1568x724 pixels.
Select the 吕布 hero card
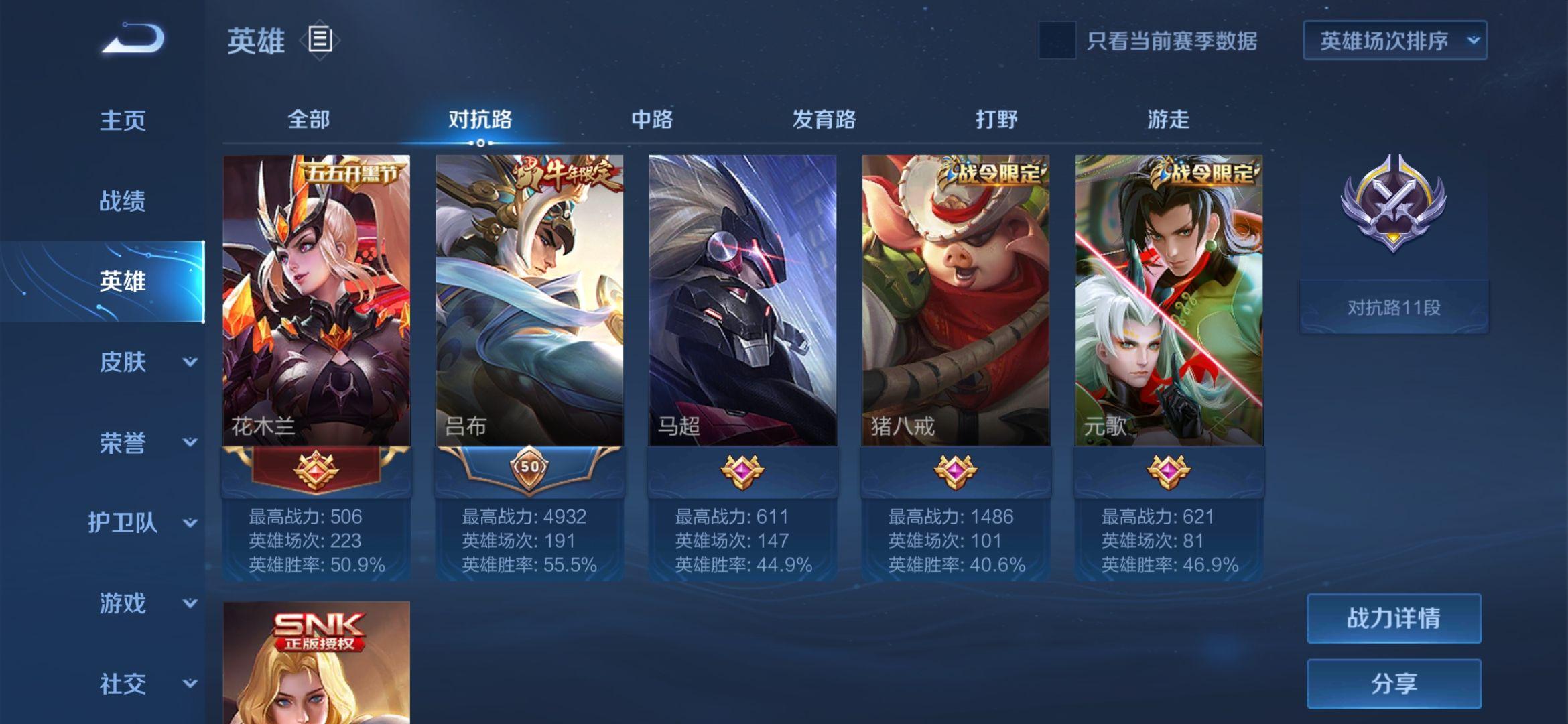pyautogui.click(x=529, y=302)
